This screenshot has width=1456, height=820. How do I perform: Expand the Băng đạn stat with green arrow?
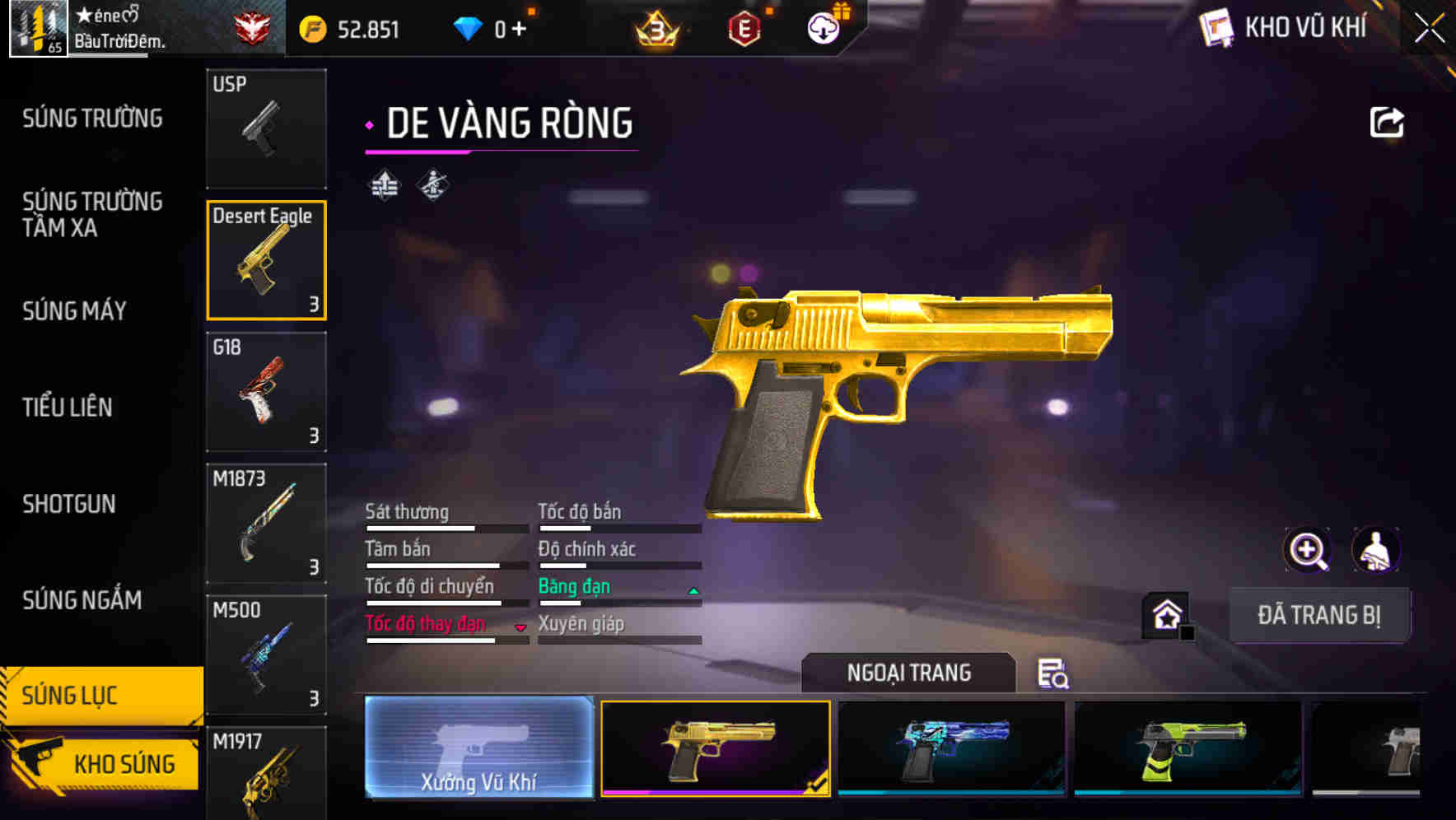click(692, 589)
